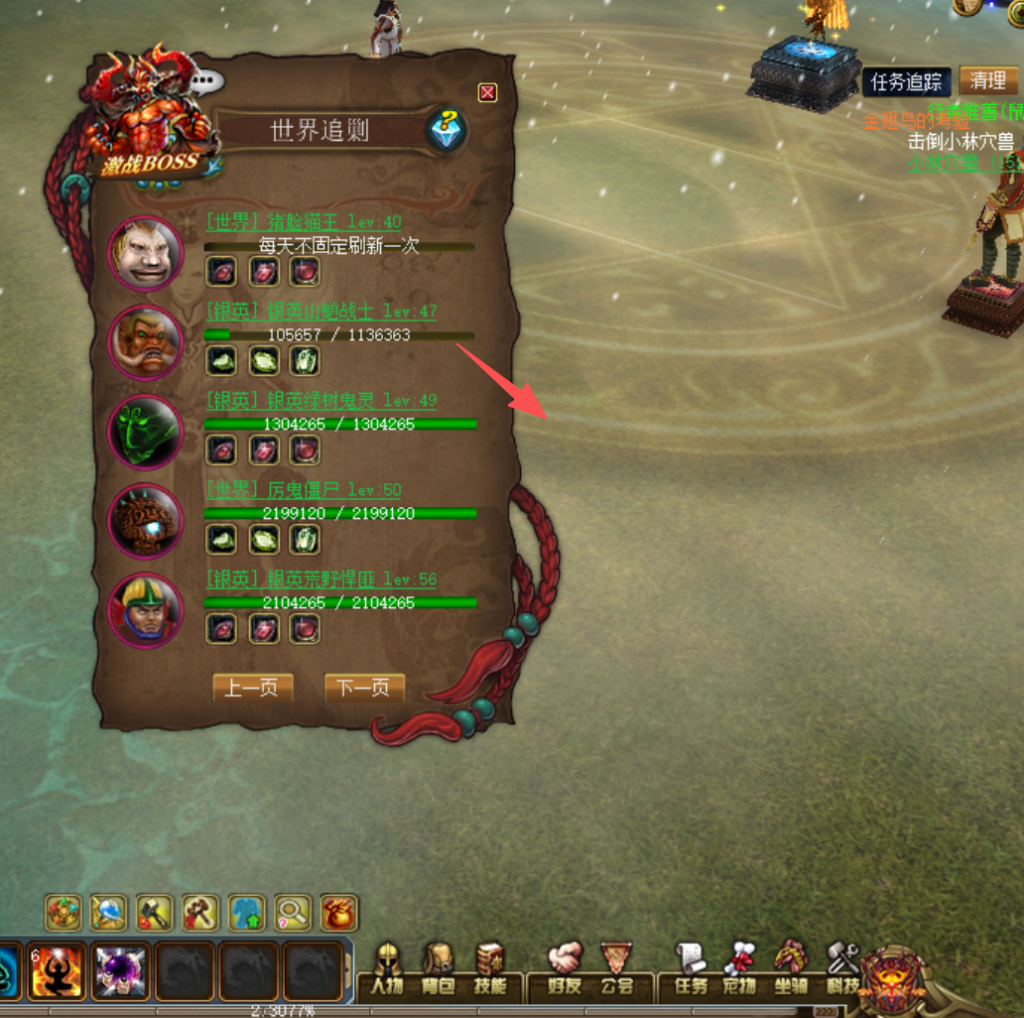Image resolution: width=1024 pixels, height=1018 pixels.
Task: Open the 好友 friends menu
Action: click(x=565, y=969)
